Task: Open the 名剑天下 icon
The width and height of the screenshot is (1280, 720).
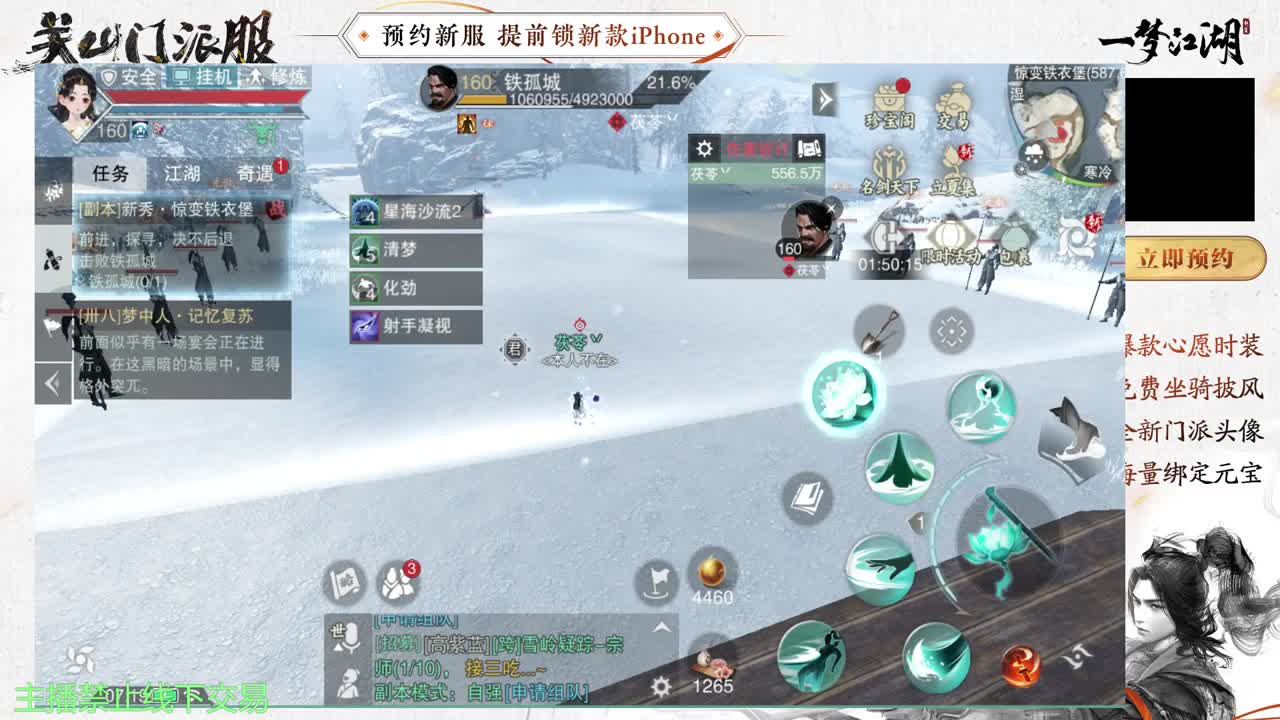Action: [888, 160]
